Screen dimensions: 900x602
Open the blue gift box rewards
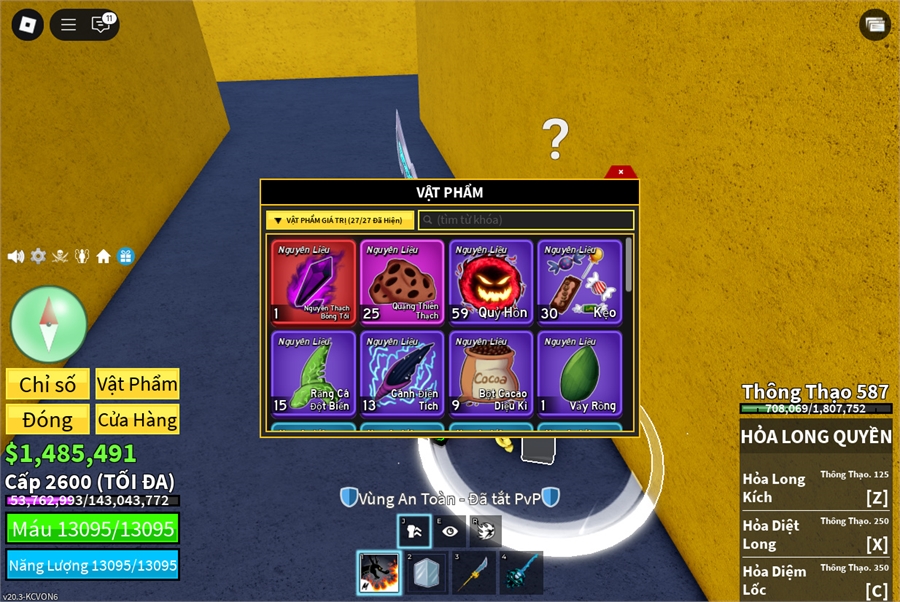click(125, 256)
